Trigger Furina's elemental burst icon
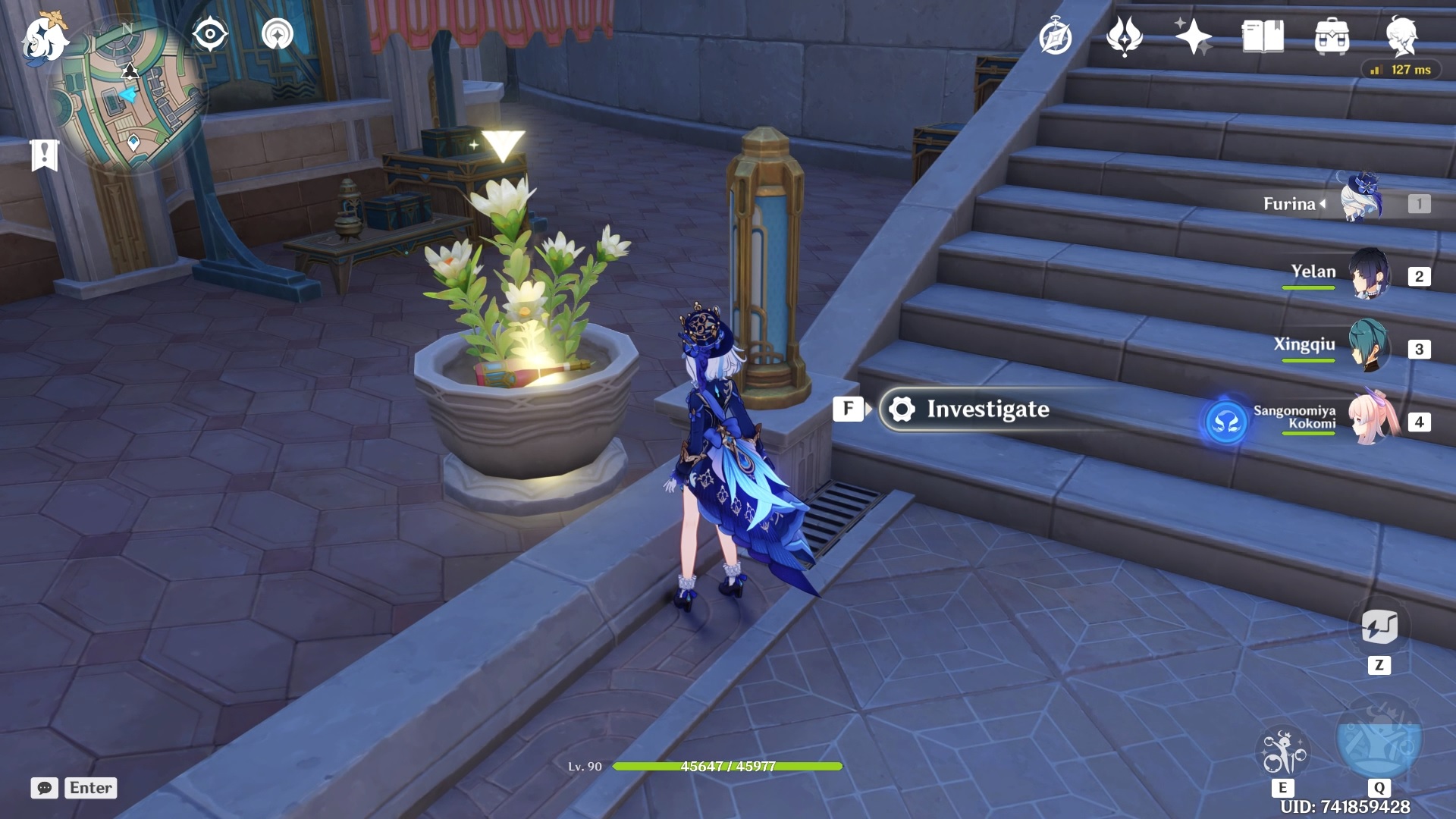1456x819 pixels. pos(1379,739)
